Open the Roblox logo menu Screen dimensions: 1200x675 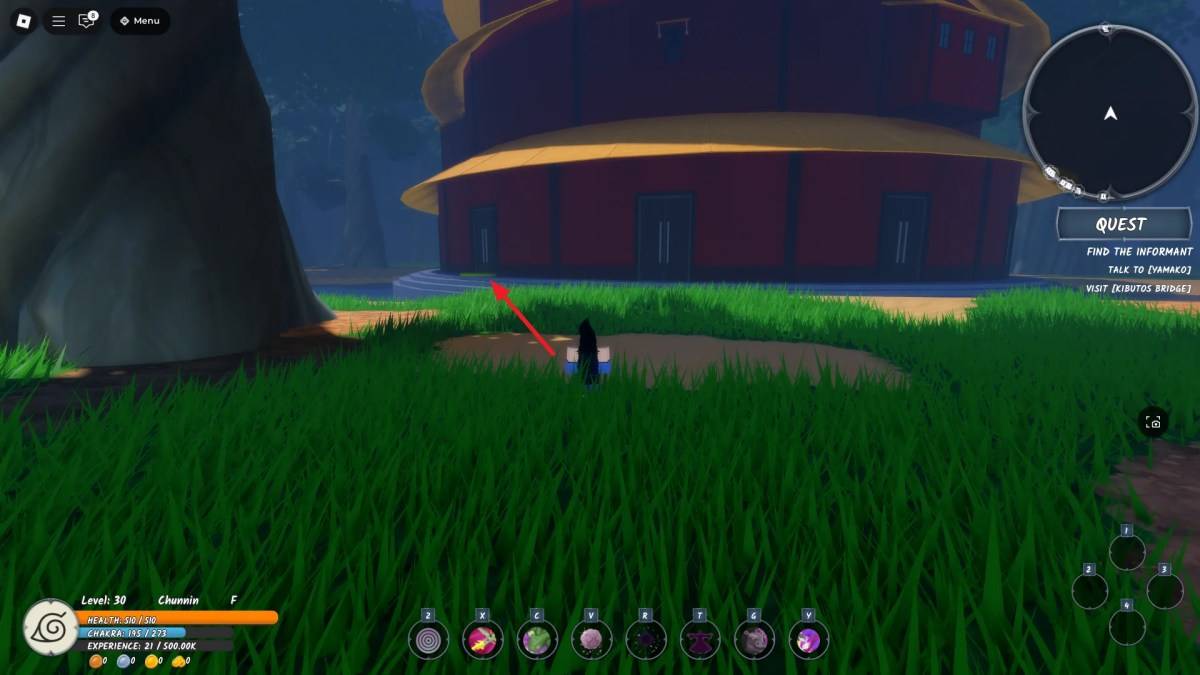24,21
